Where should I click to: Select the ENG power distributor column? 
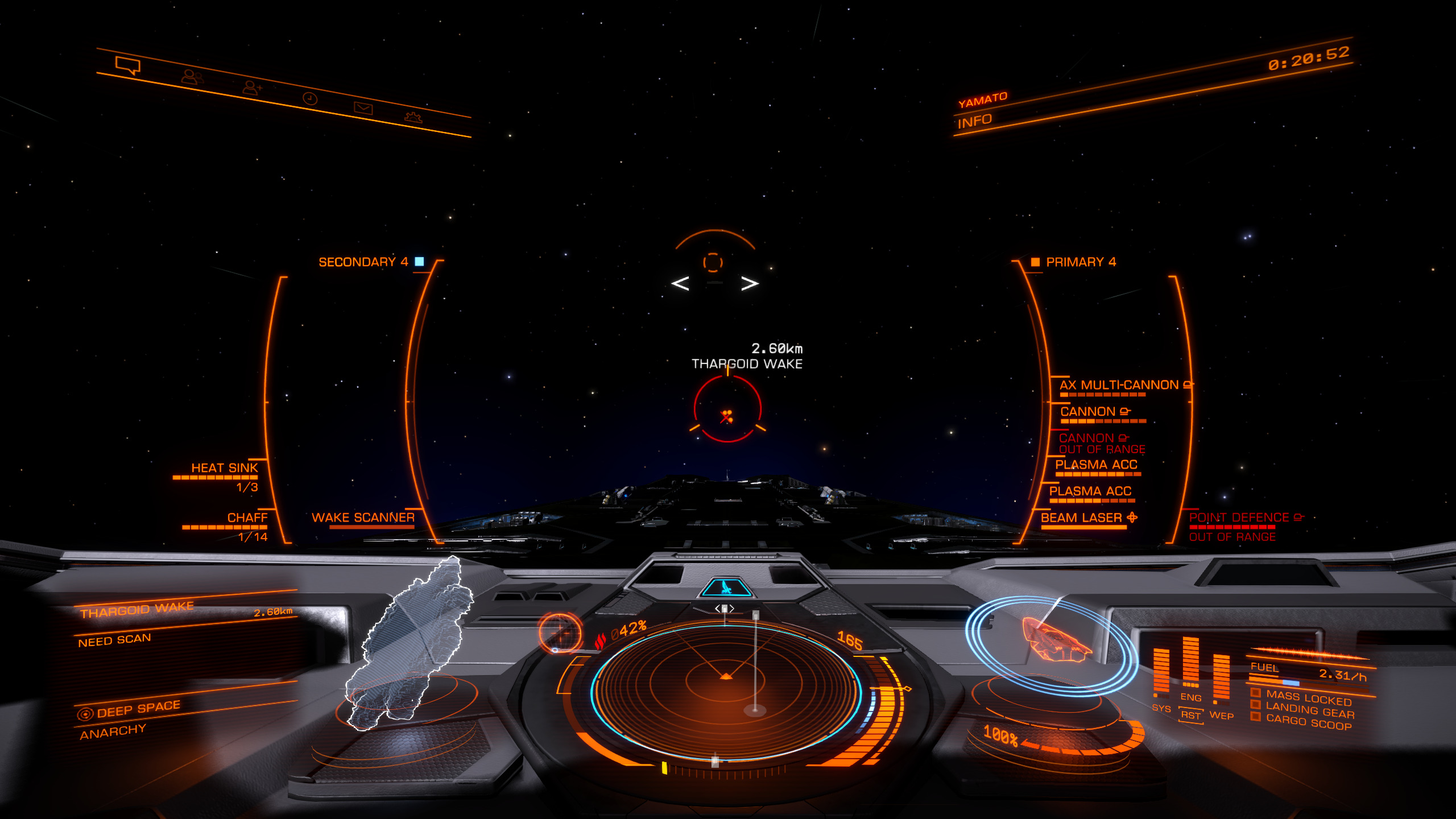pyautogui.click(x=1190, y=665)
